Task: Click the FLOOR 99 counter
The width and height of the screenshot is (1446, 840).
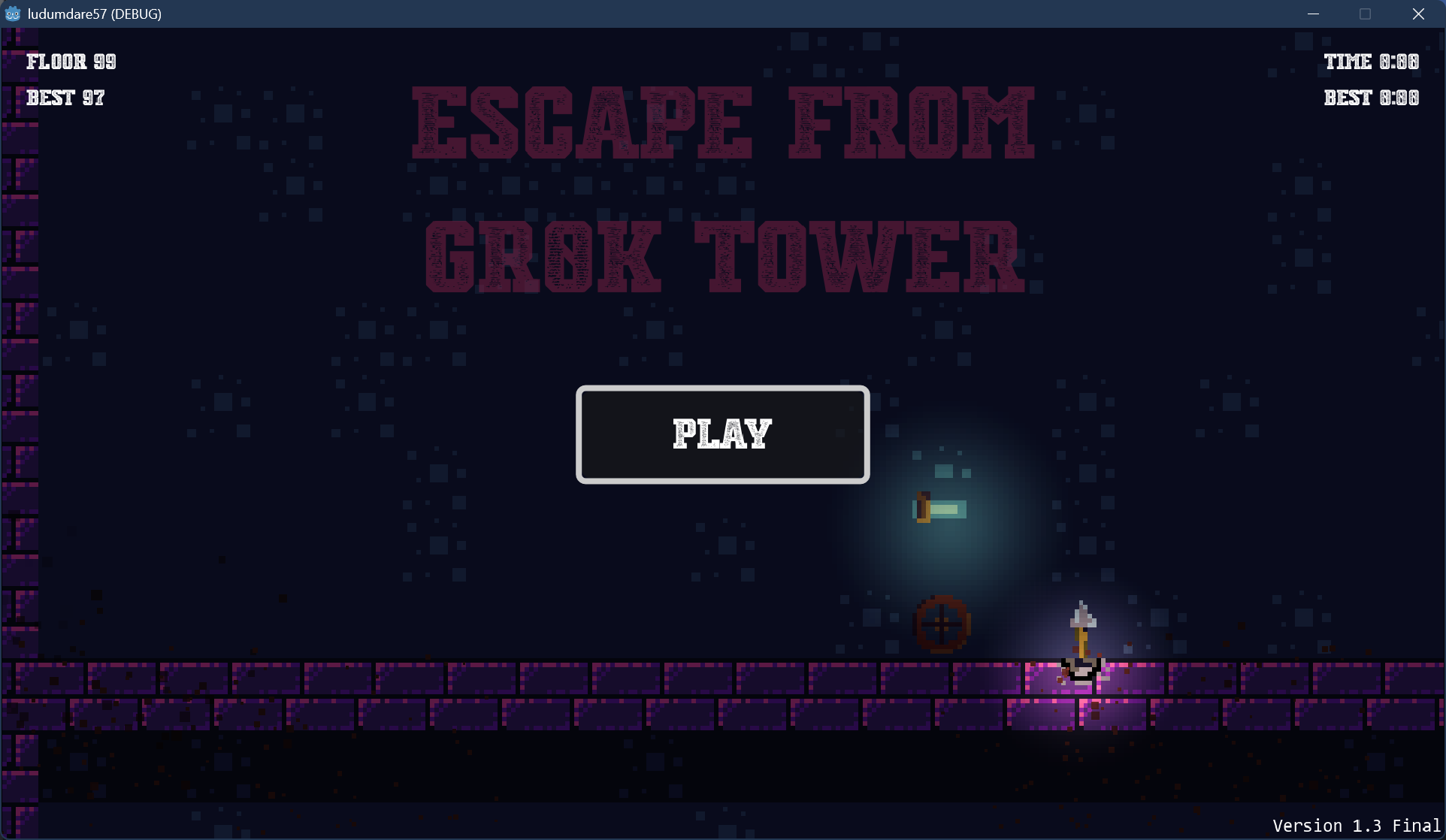Action: (71, 61)
